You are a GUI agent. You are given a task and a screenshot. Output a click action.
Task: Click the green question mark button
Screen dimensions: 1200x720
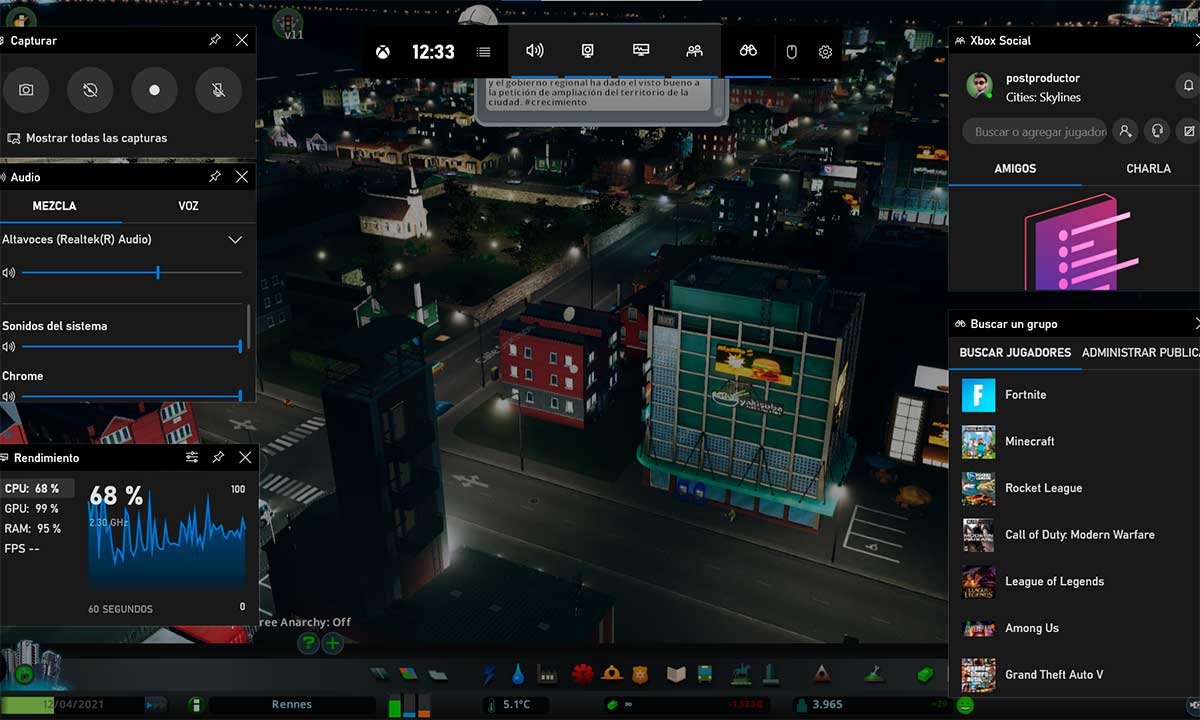tap(309, 643)
